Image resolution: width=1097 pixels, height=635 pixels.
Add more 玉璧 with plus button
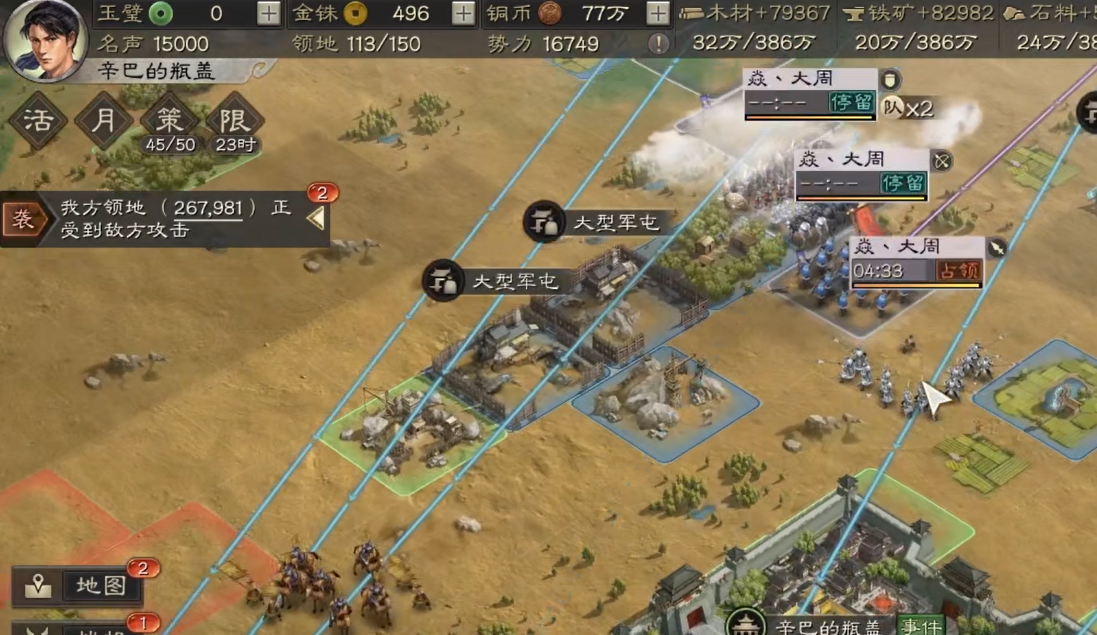(x=269, y=13)
